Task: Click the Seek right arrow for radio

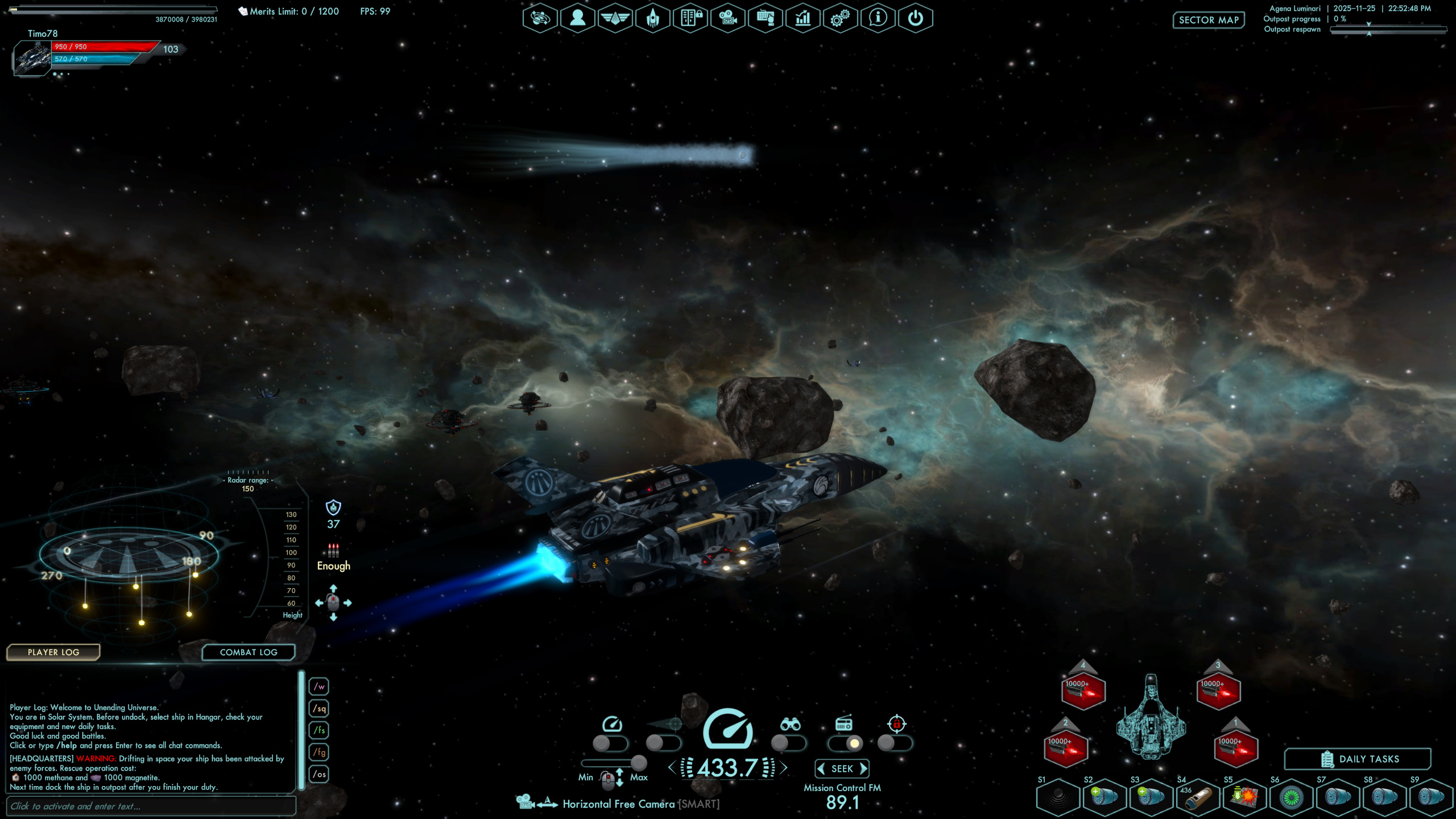Action: 864,769
